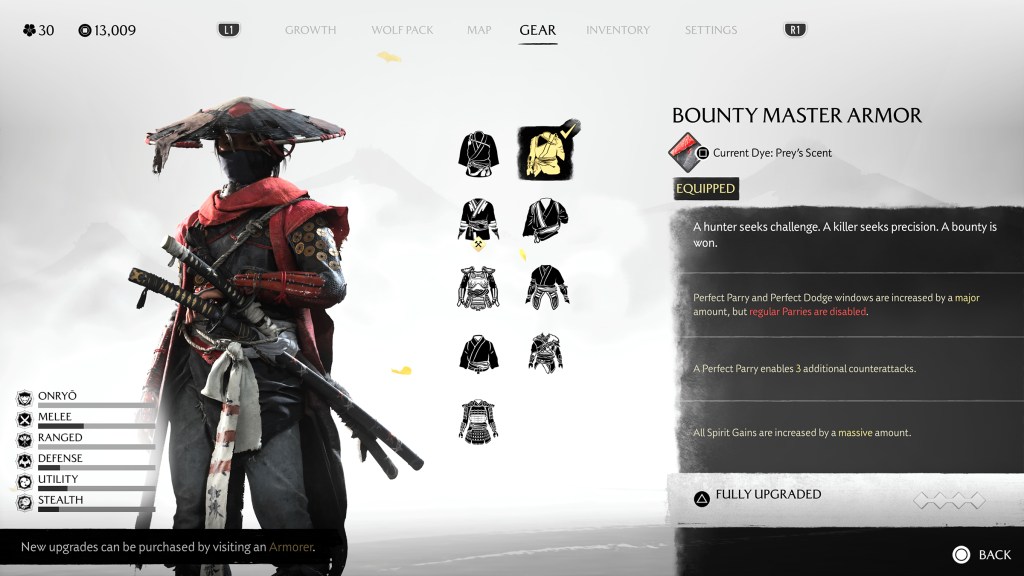This screenshot has width=1024, height=576.
Task: Open the Inventory tab
Action: [617, 30]
